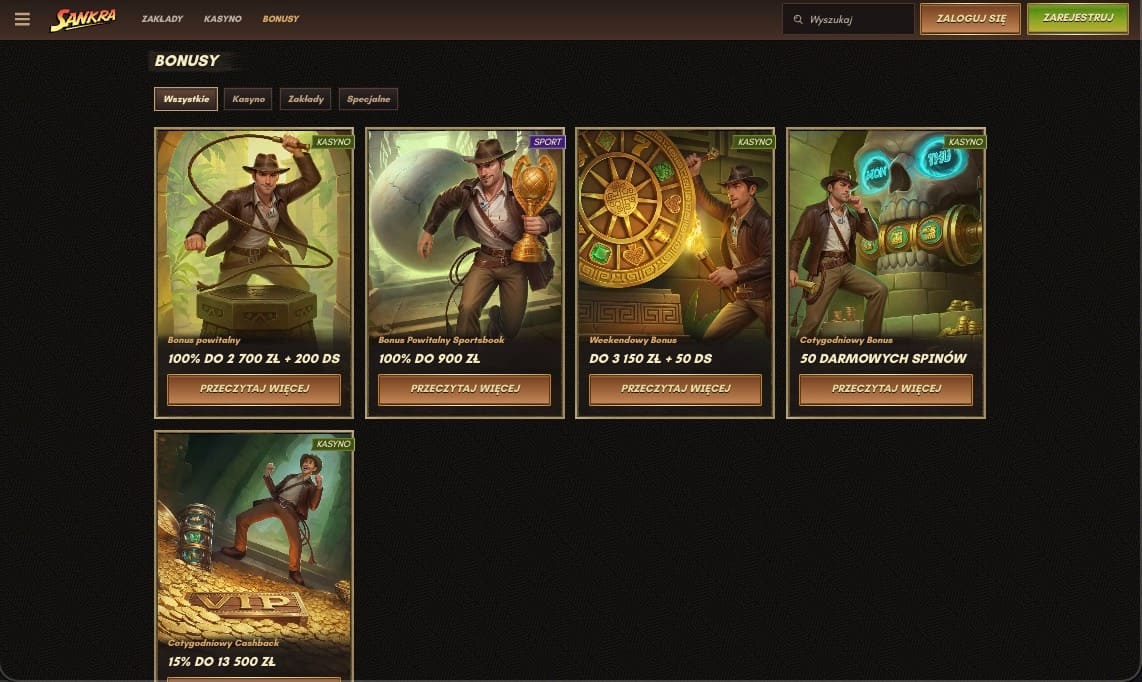Read more about Bonus Powitalny Sportsbook
The width and height of the screenshot is (1142, 682).
[x=465, y=389]
